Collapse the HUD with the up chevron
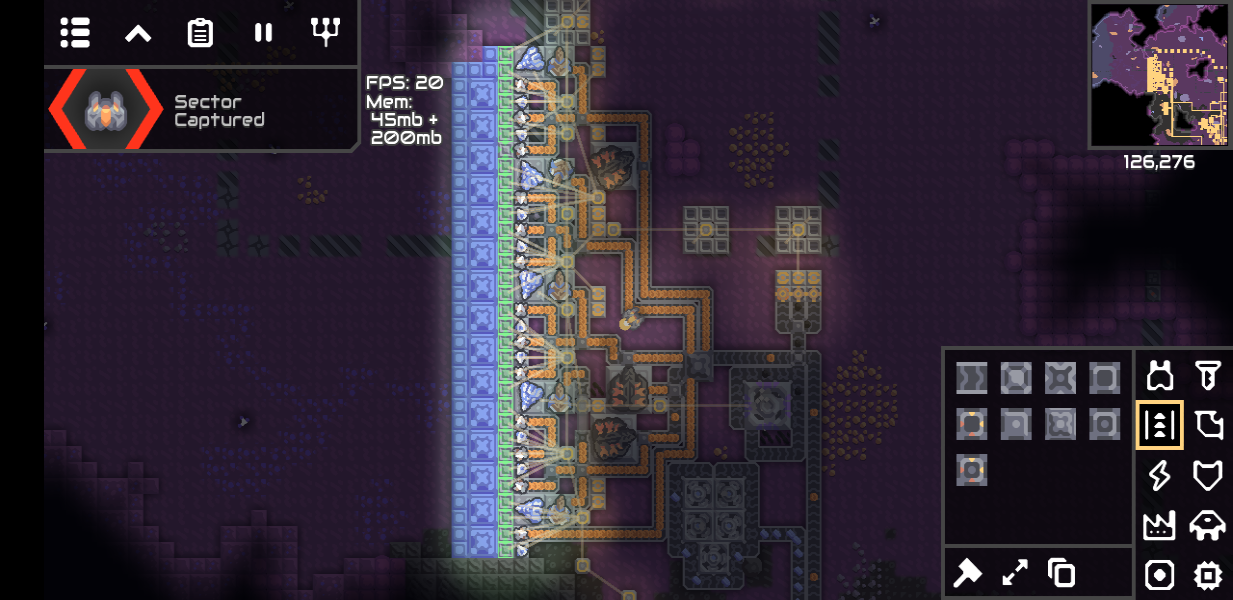The height and width of the screenshot is (600, 1233). coord(138,33)
